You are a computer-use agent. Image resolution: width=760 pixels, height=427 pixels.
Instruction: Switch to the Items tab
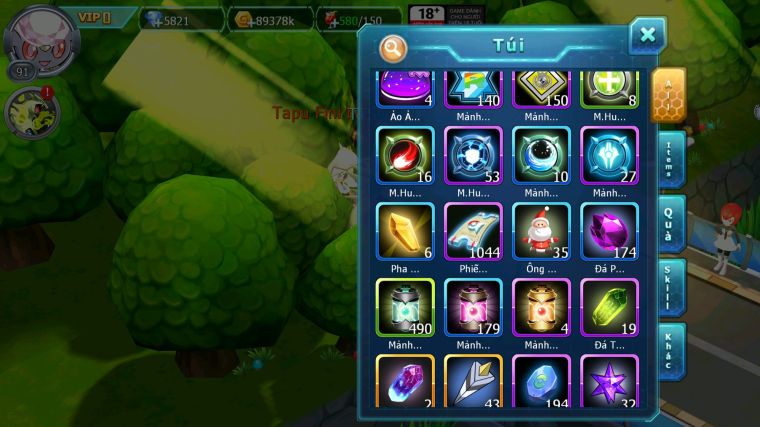point(671,160)
